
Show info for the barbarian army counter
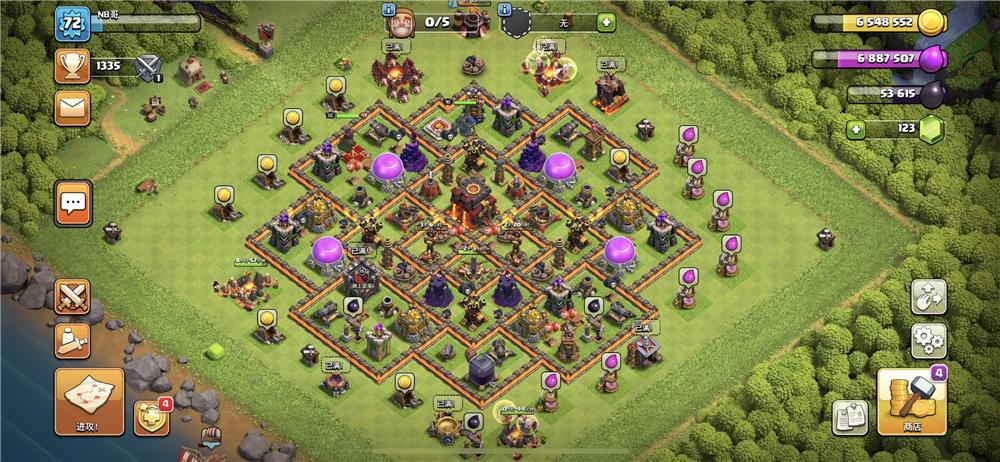[x=390, y=9]
